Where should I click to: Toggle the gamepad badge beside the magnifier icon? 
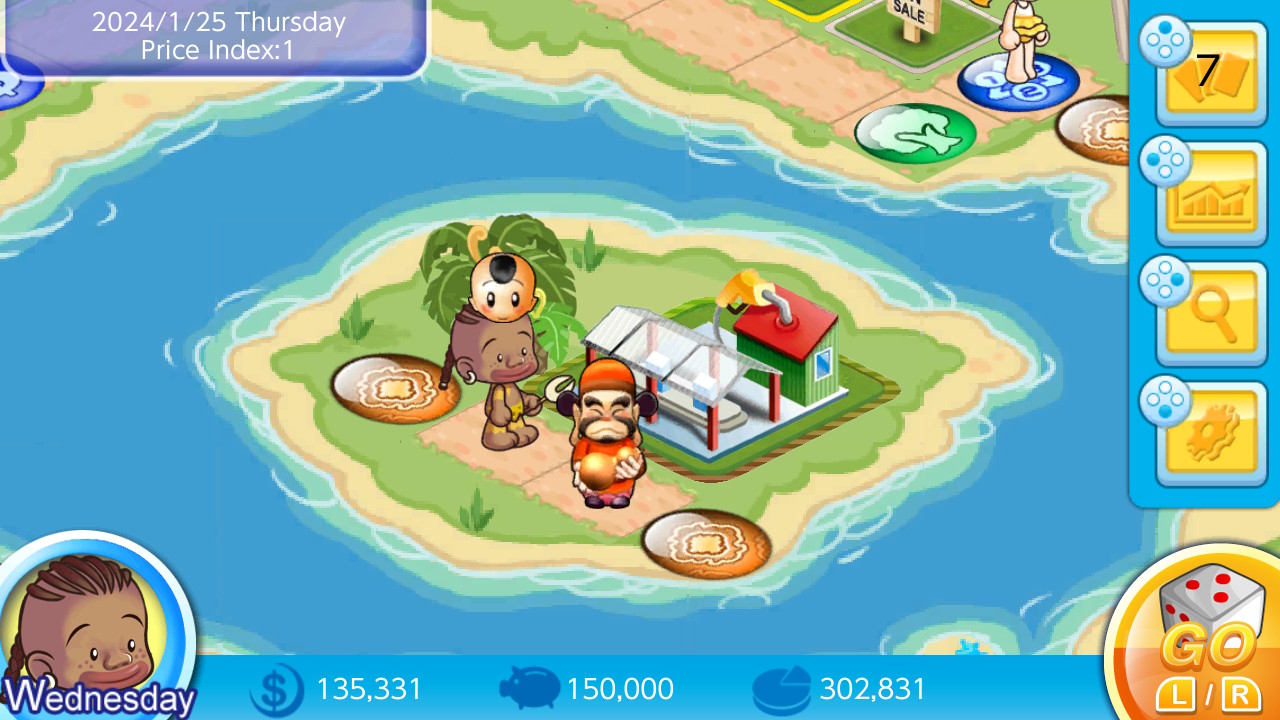pos(1163,282)
